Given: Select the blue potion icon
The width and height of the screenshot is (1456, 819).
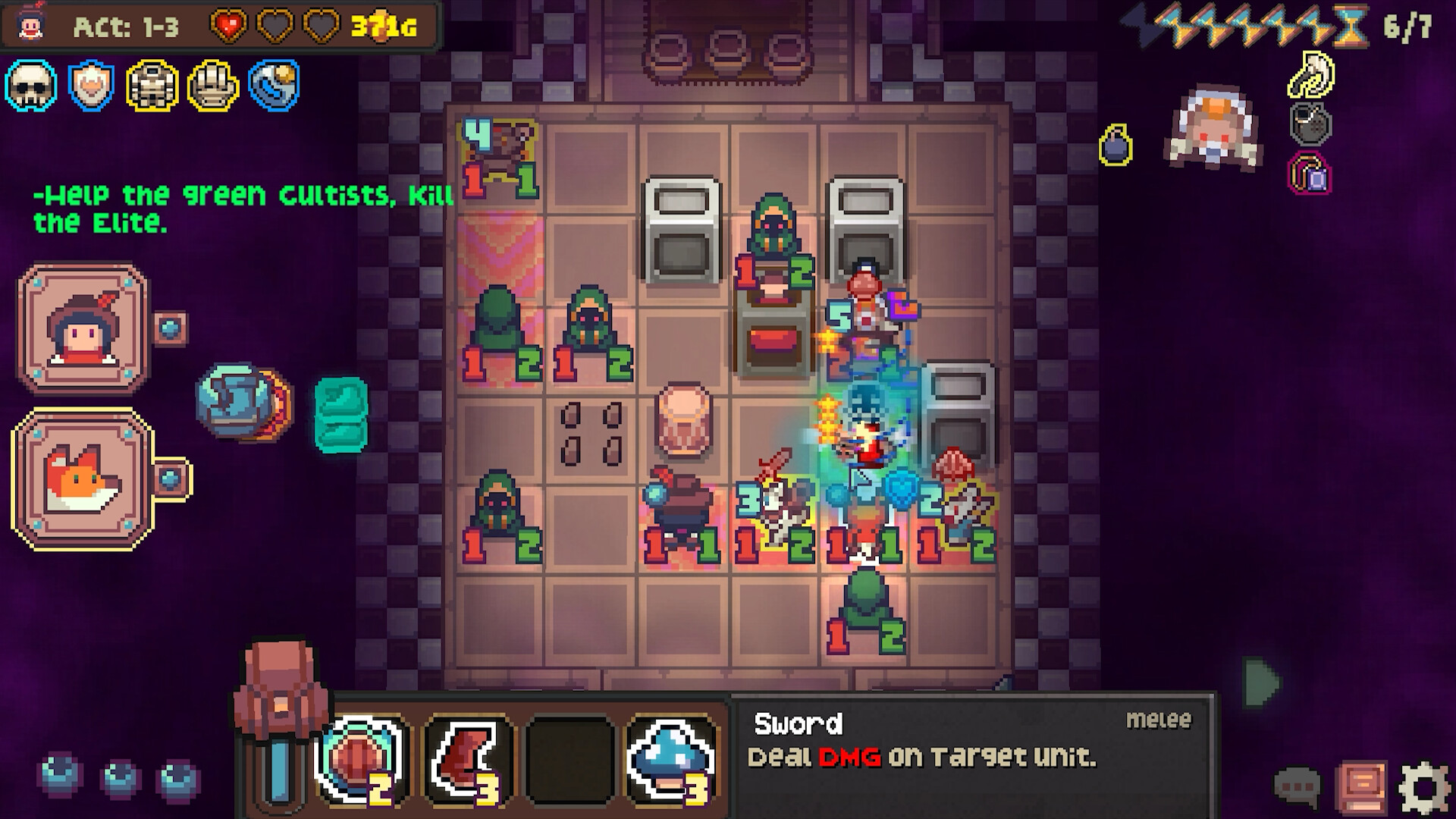Looking at the screenshot, I should [272, 86].
